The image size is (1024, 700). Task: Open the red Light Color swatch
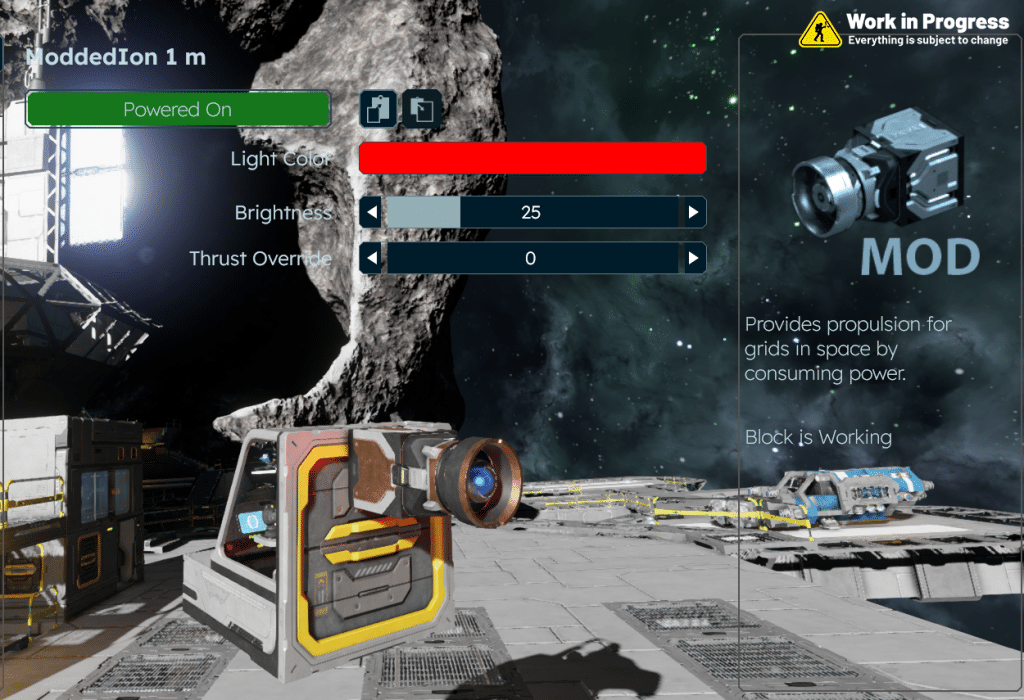tap(532, 158)
